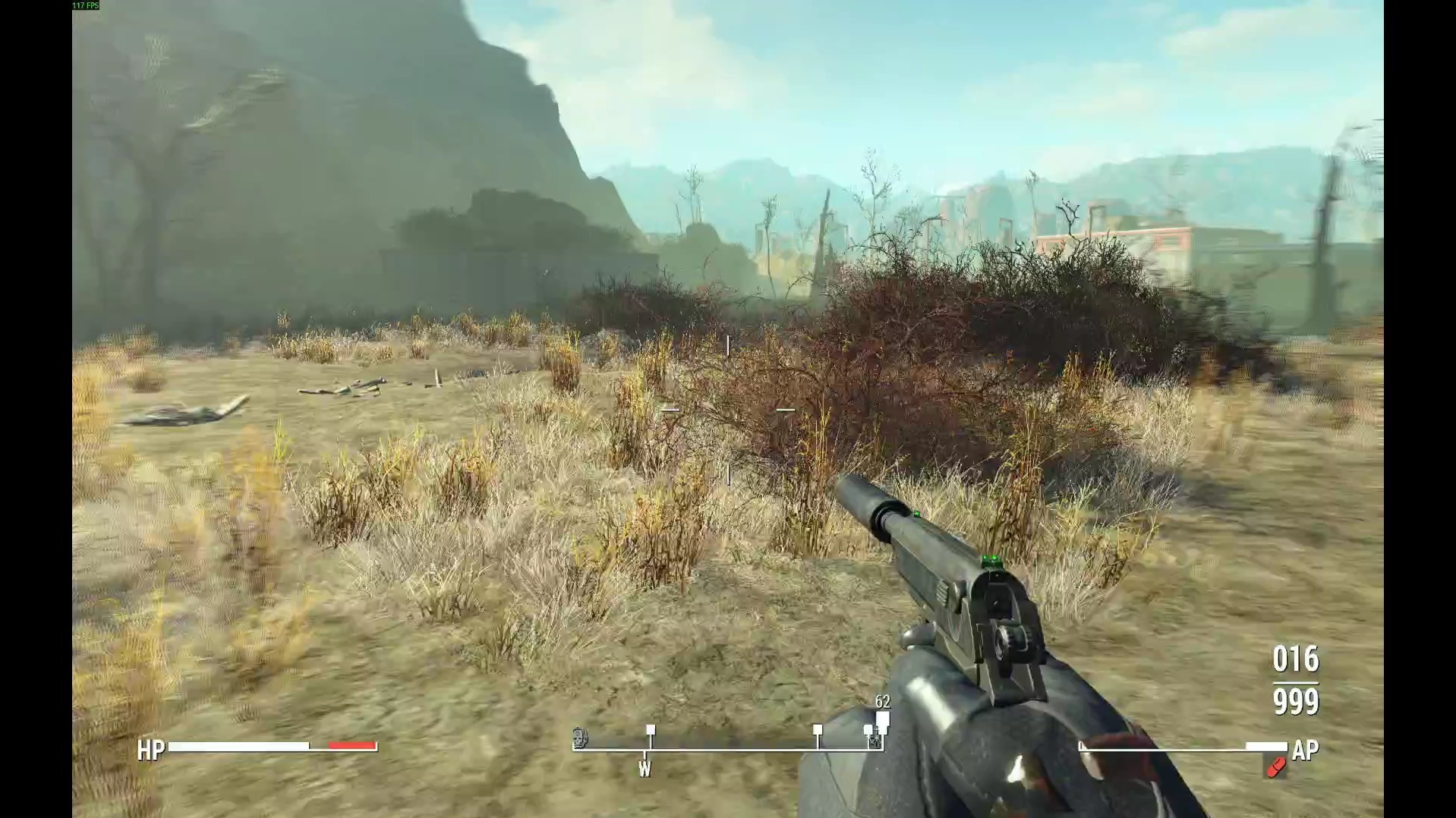Select the head icon on the compass

coord(581,737)
